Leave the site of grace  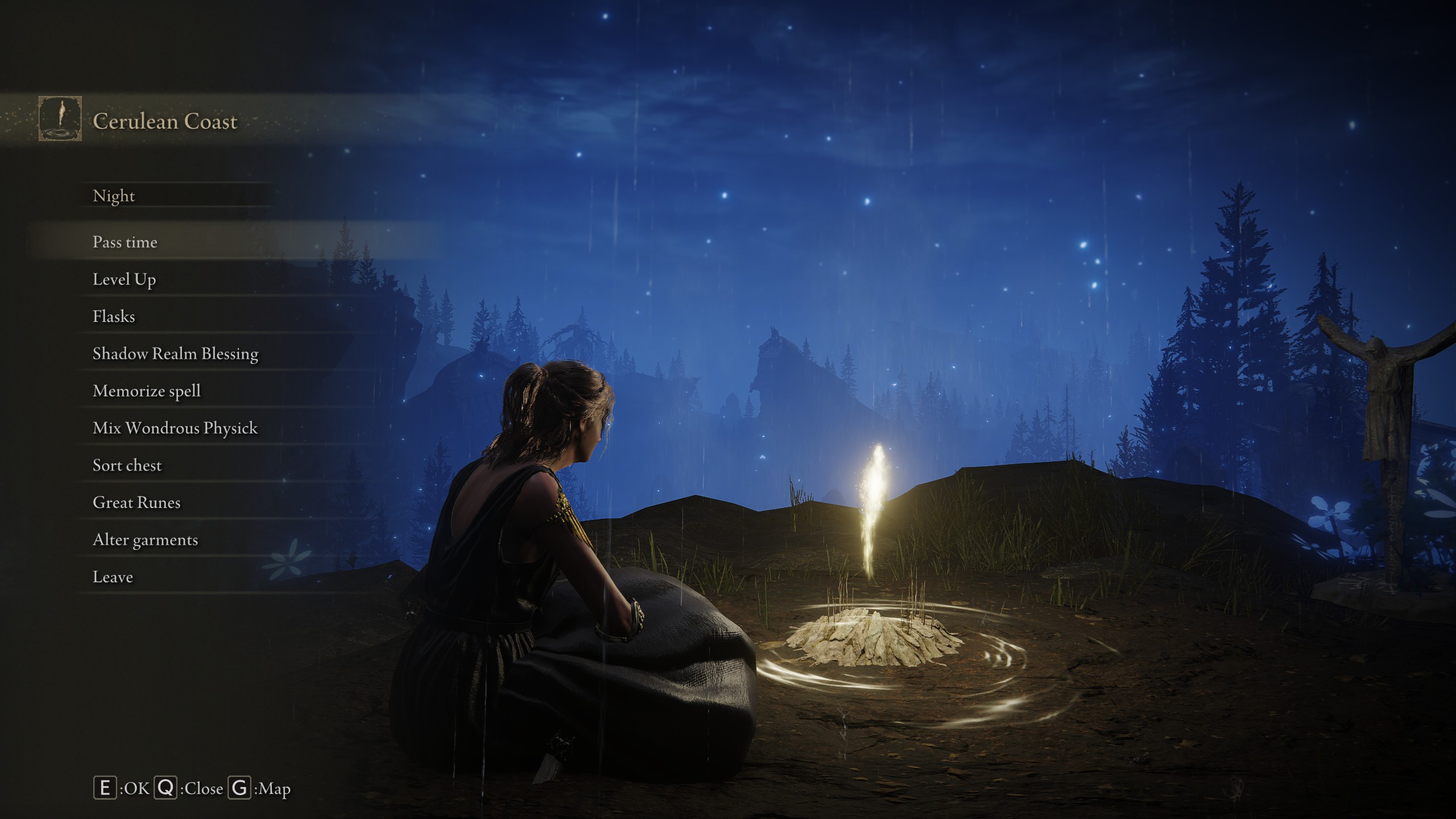click(x=113, y=577)
